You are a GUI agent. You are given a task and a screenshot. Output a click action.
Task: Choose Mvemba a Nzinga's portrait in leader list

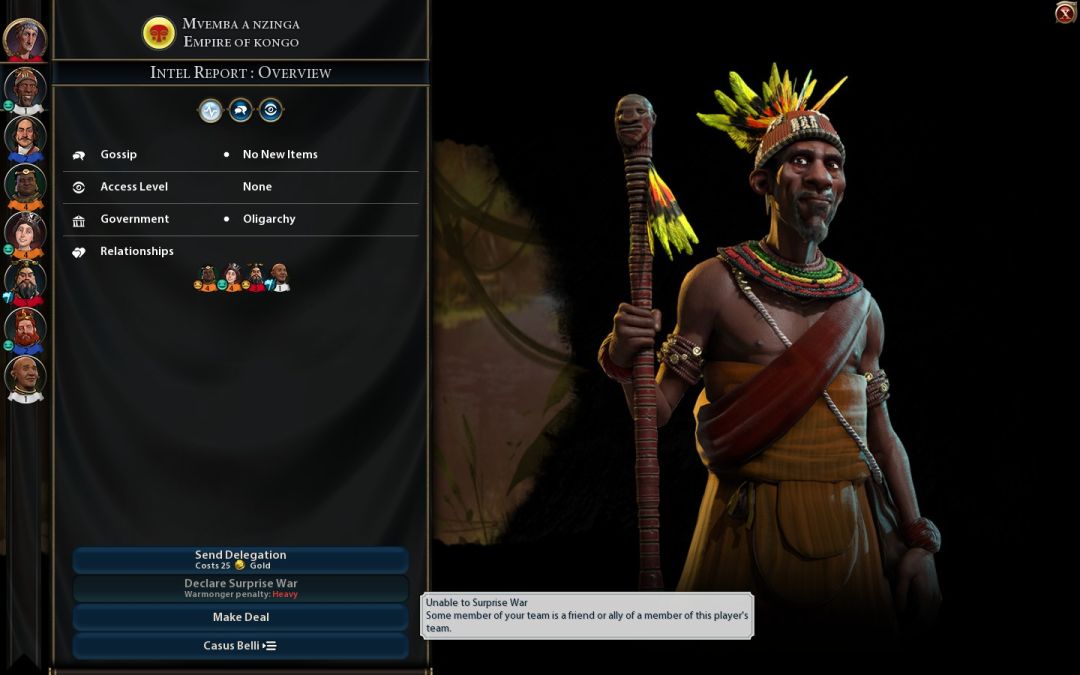pyautogui.click(x=24, y=87)
